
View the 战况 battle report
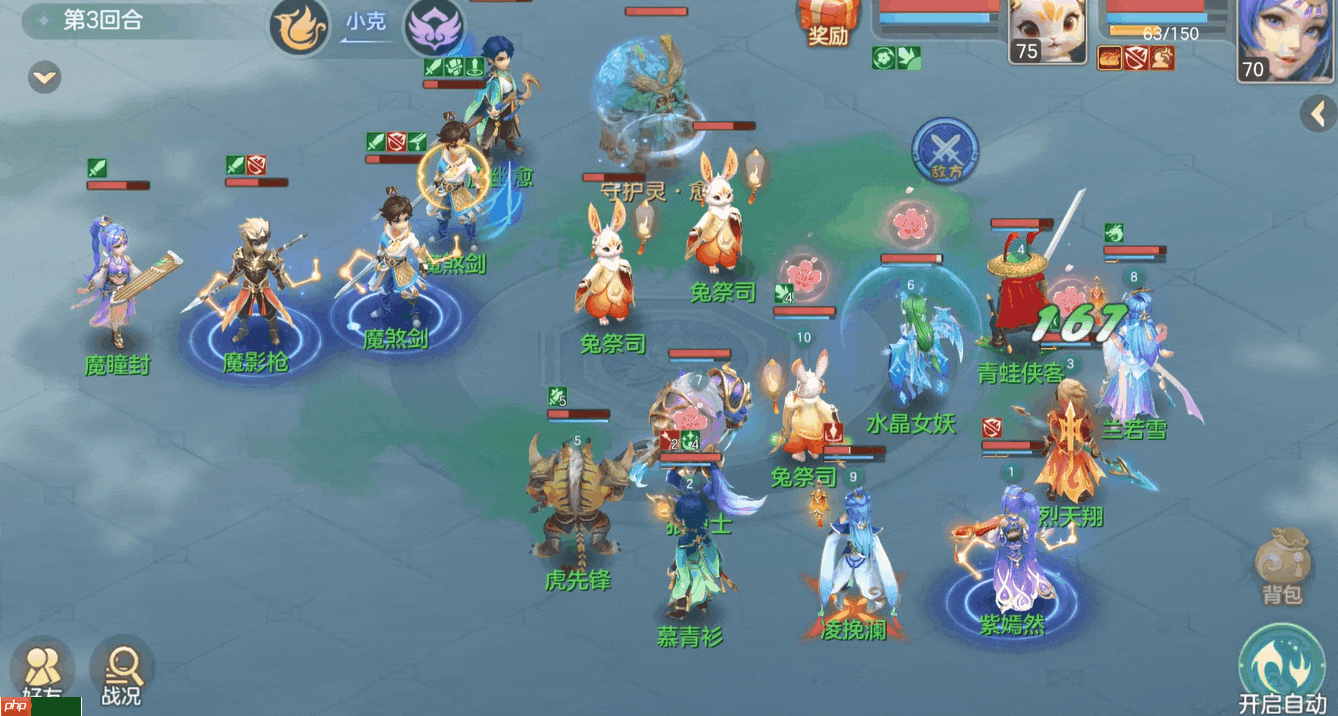pyautogui.click(x=122, y=672)
